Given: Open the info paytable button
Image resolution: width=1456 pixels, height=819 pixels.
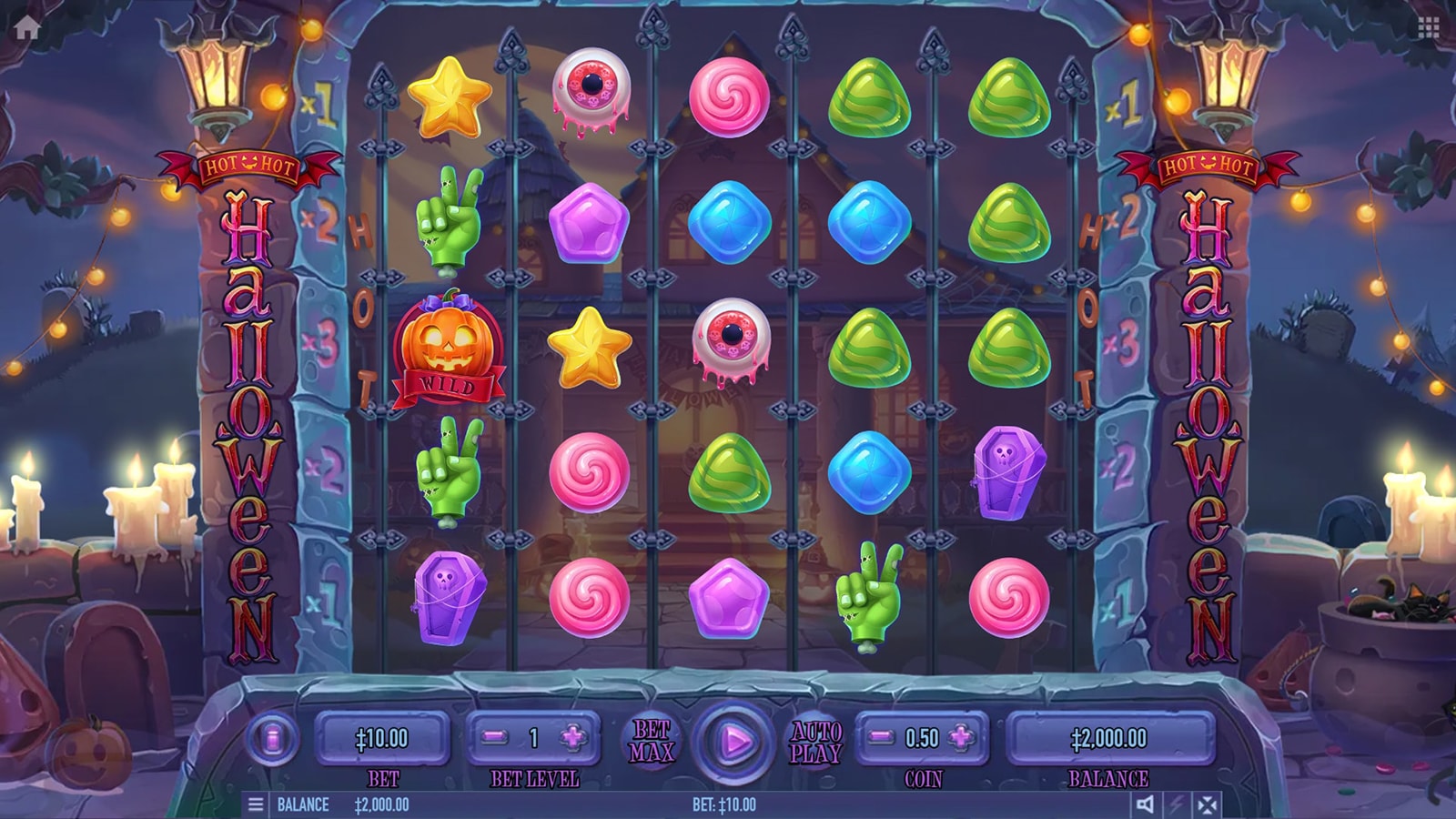Looking at the screenshot, I should coord(271,738).
